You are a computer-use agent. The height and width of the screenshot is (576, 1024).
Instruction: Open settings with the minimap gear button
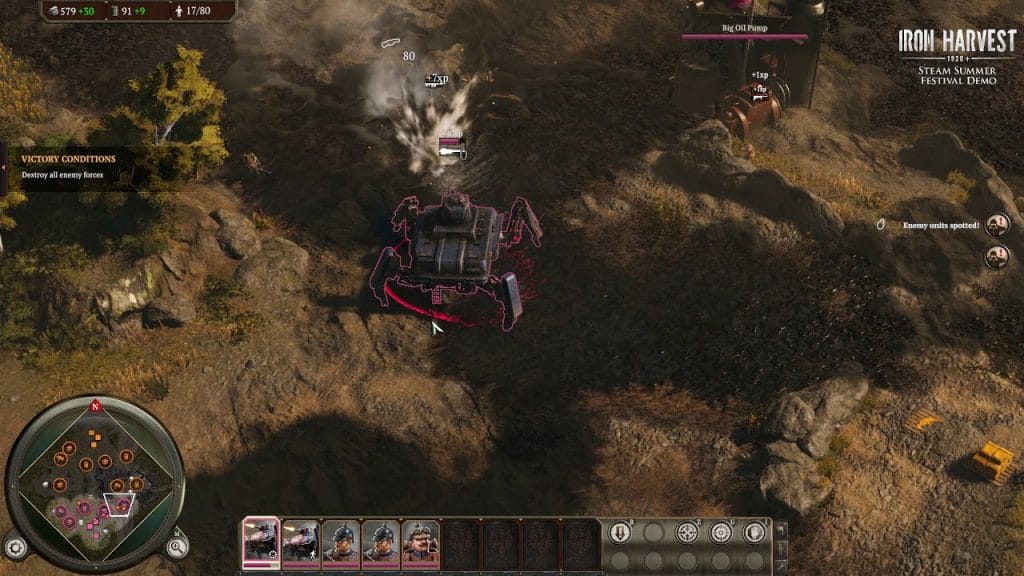click(x=13, y=546)
